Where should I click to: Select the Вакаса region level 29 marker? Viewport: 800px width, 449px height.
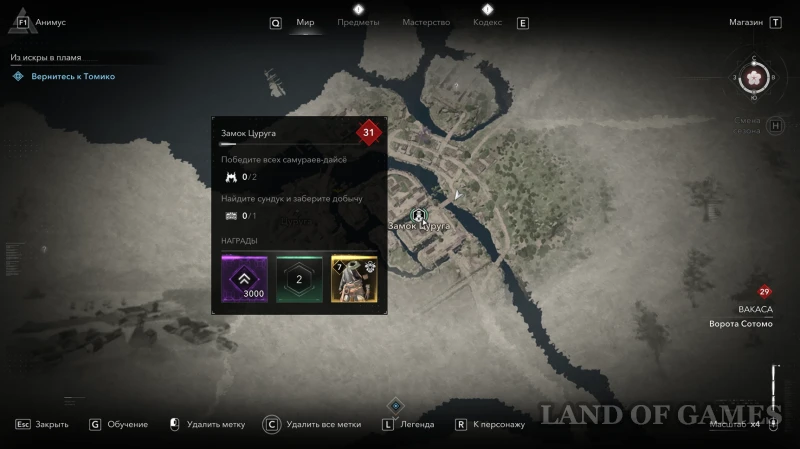pyautogui.click(x=765, y=292)
